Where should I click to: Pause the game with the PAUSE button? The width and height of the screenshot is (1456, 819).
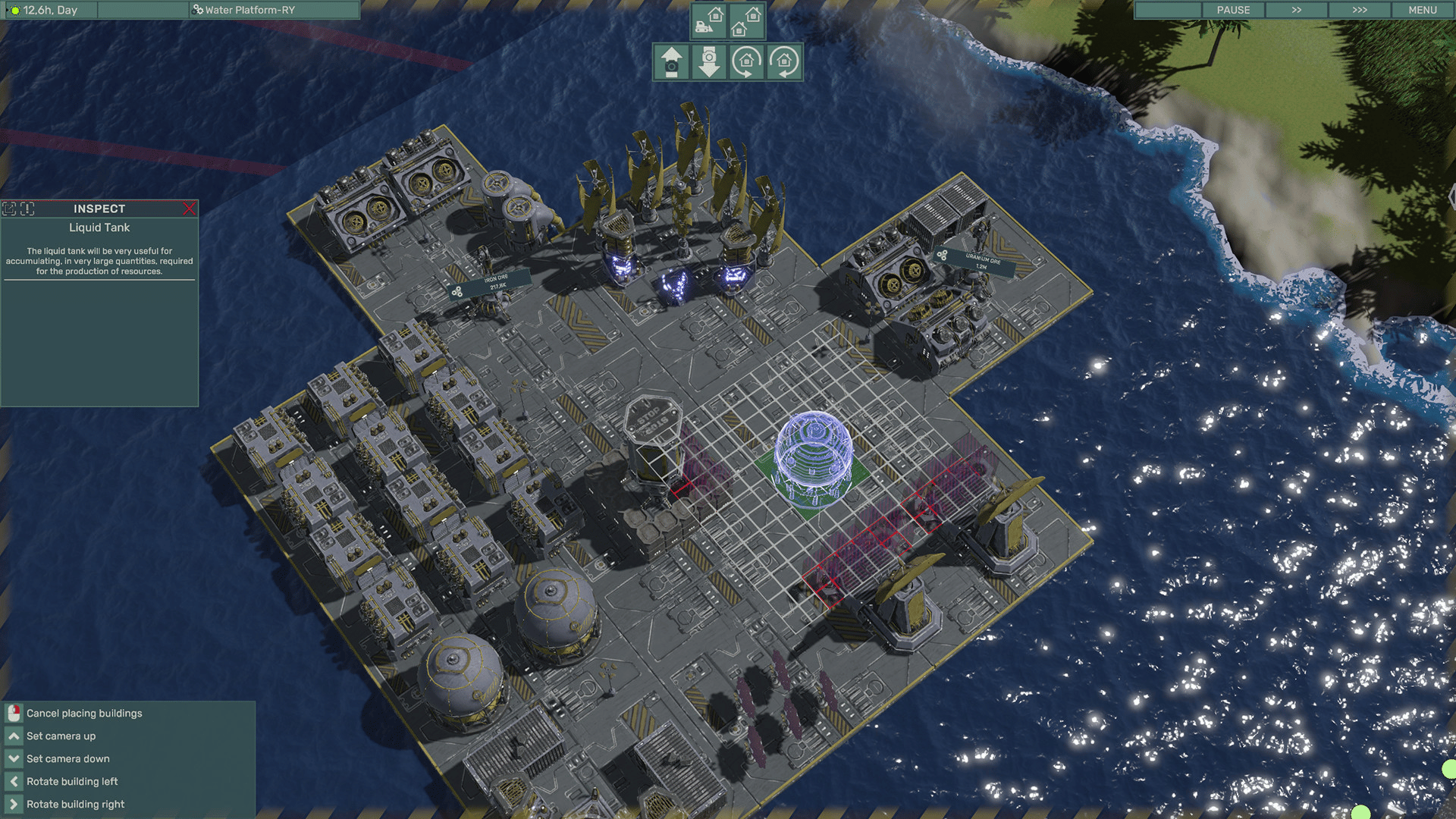pos(1233,10)
